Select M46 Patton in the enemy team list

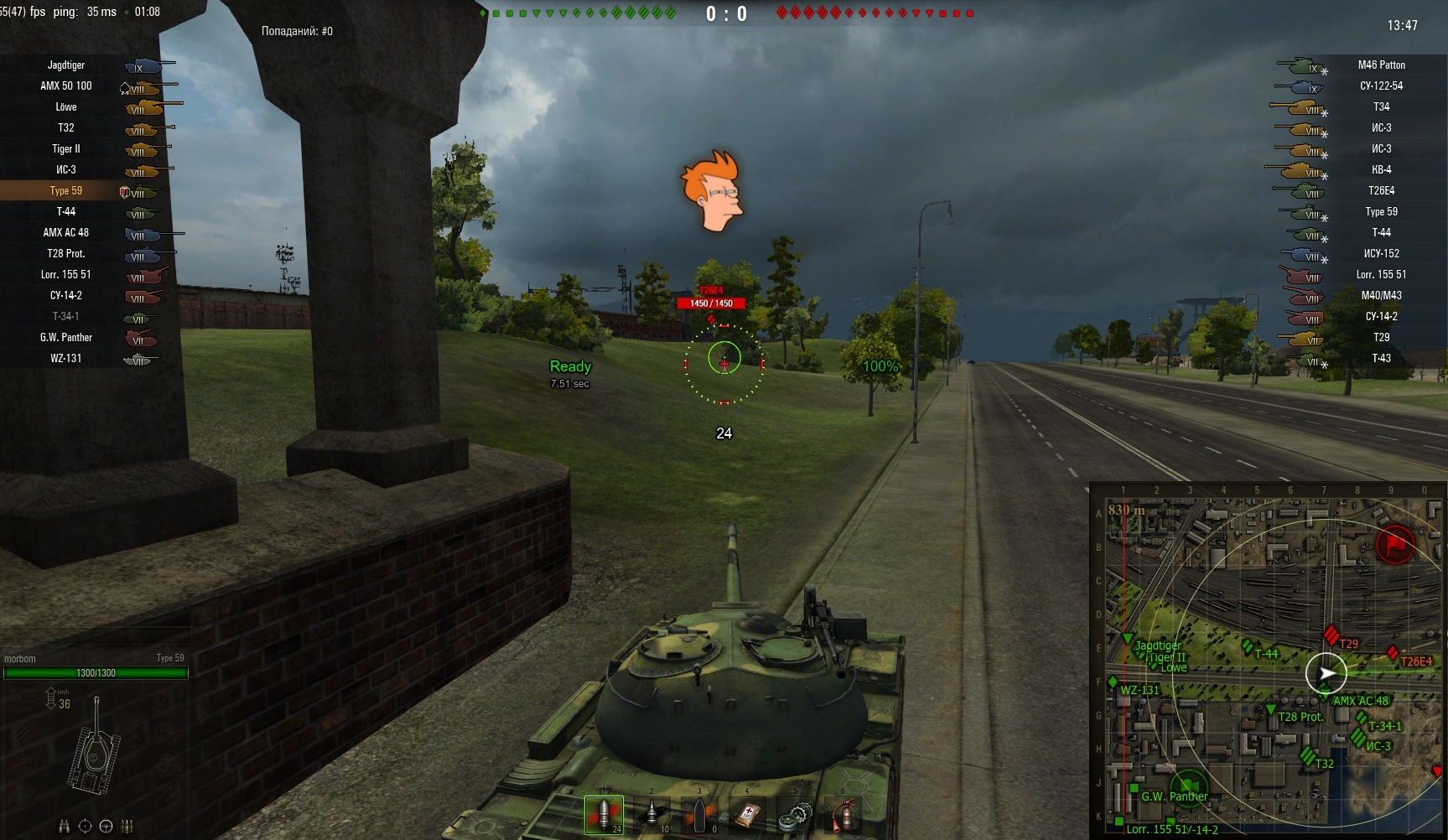pos(1381,65)
